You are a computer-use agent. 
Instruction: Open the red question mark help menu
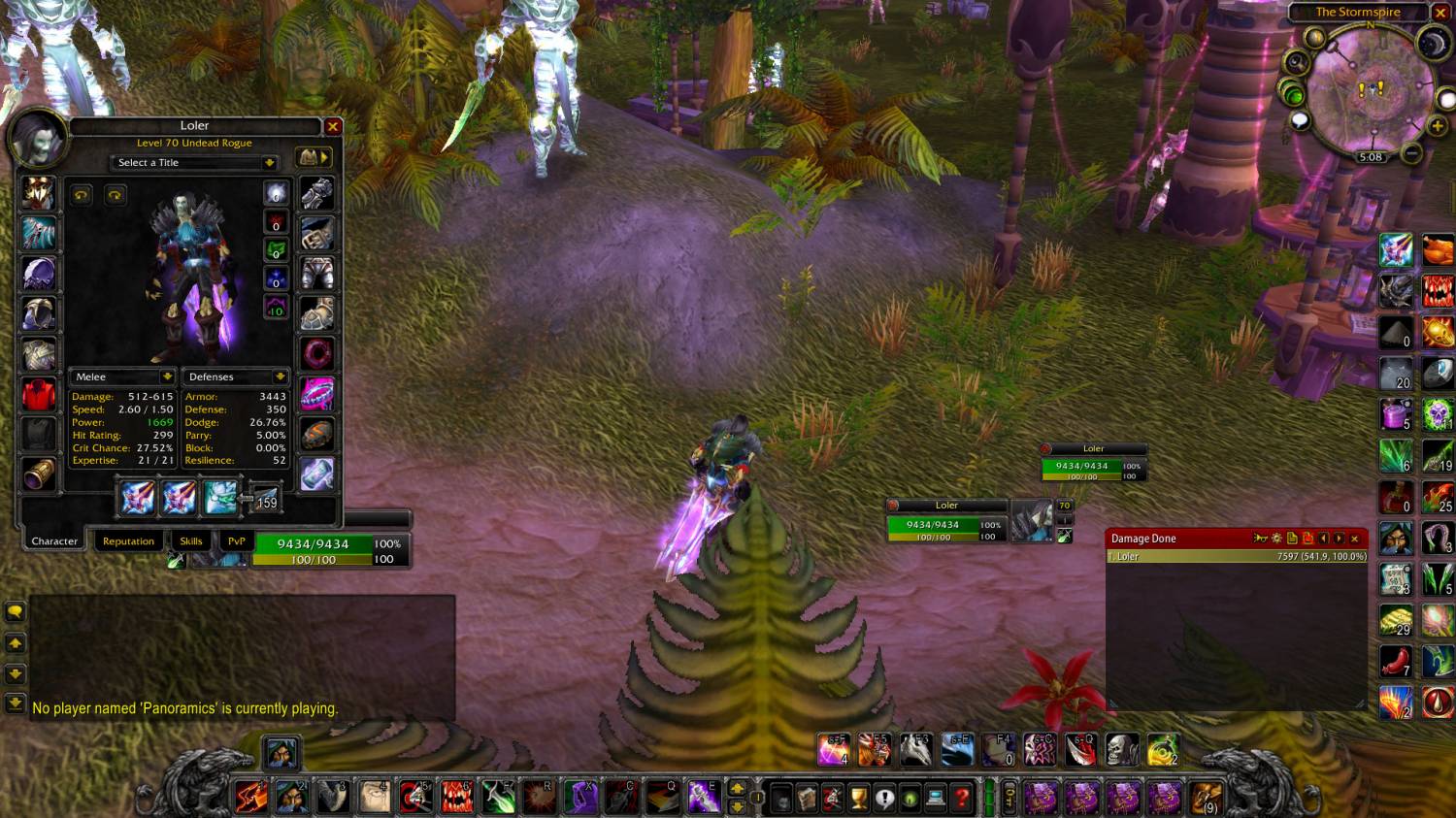click(961, 798)
